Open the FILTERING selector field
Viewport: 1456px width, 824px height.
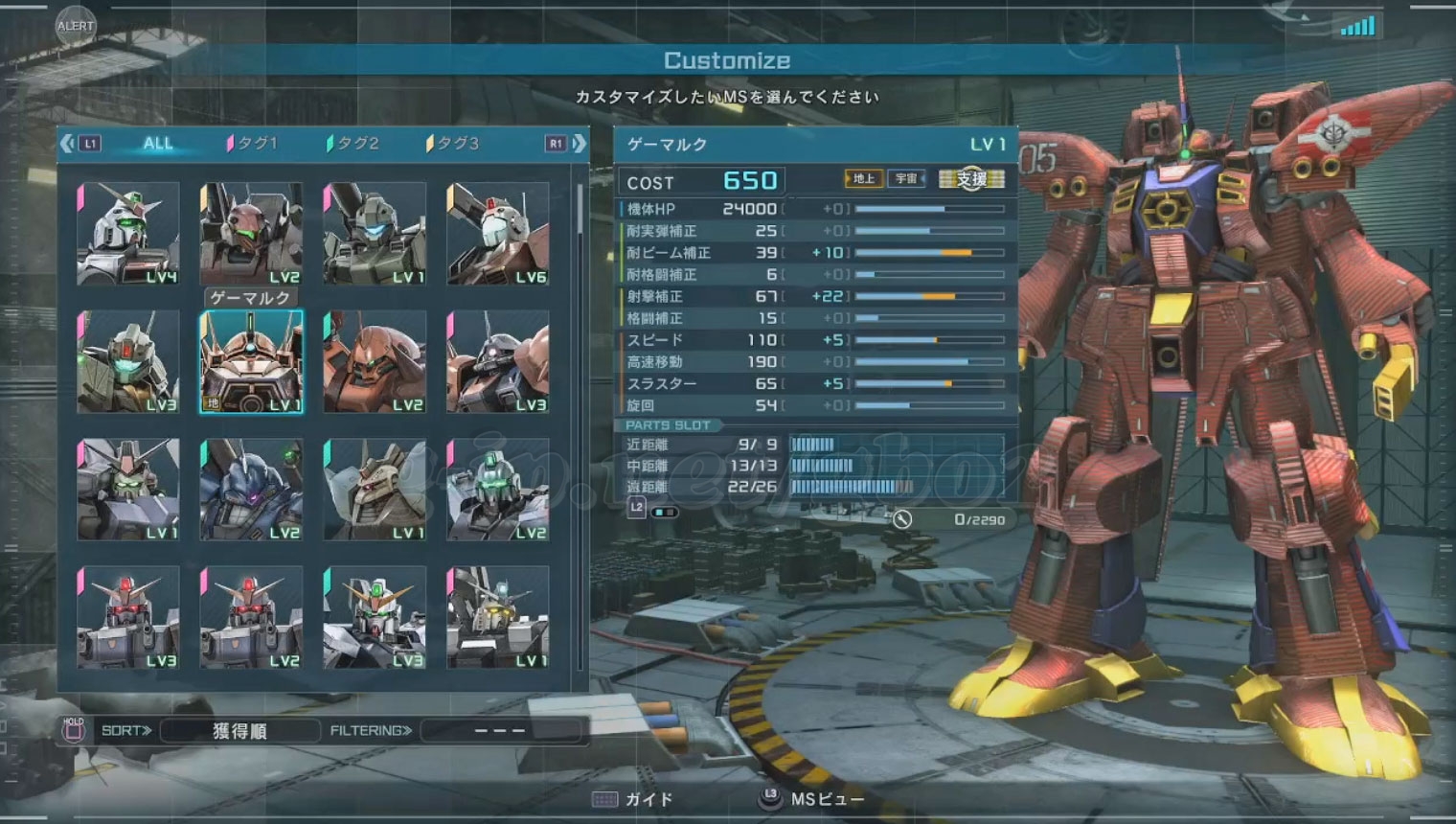click(x=500, y=731)
